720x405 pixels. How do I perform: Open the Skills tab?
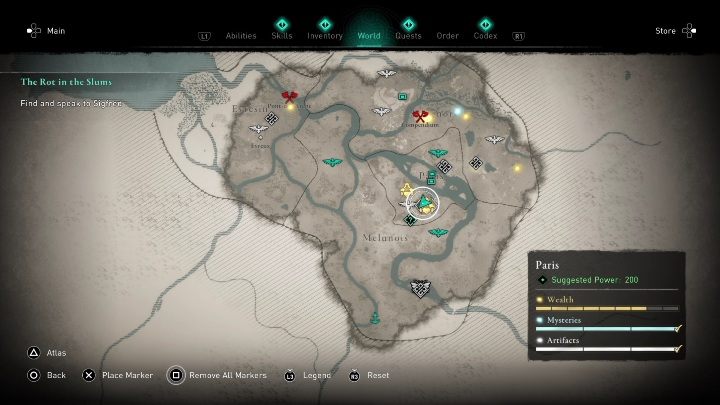click(x=282, y=36)
